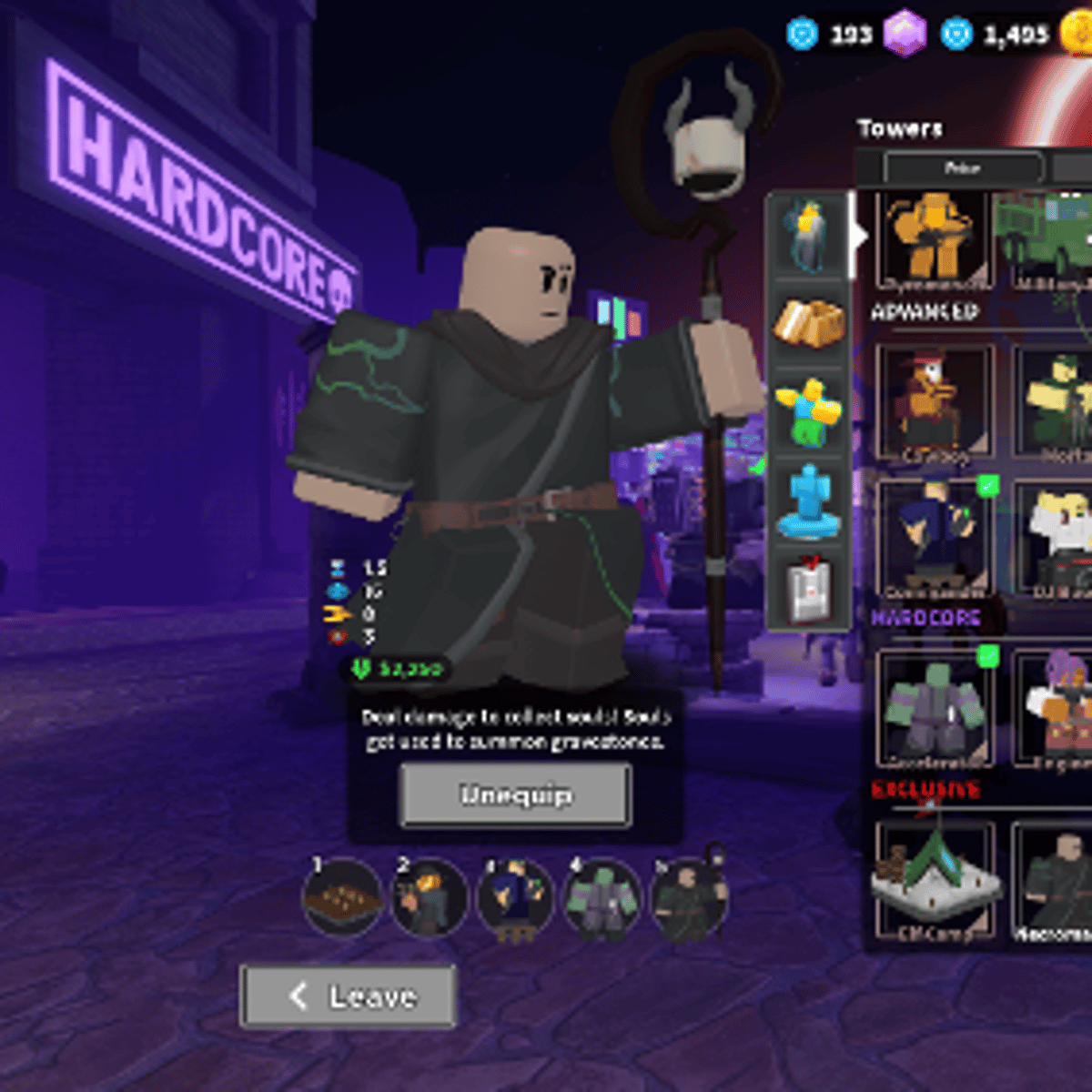Image resolution: width=1092 pixels, height=1092 pixels.
Task: Choose the Commander in loadout slot 3
Action: click(515, 898)
